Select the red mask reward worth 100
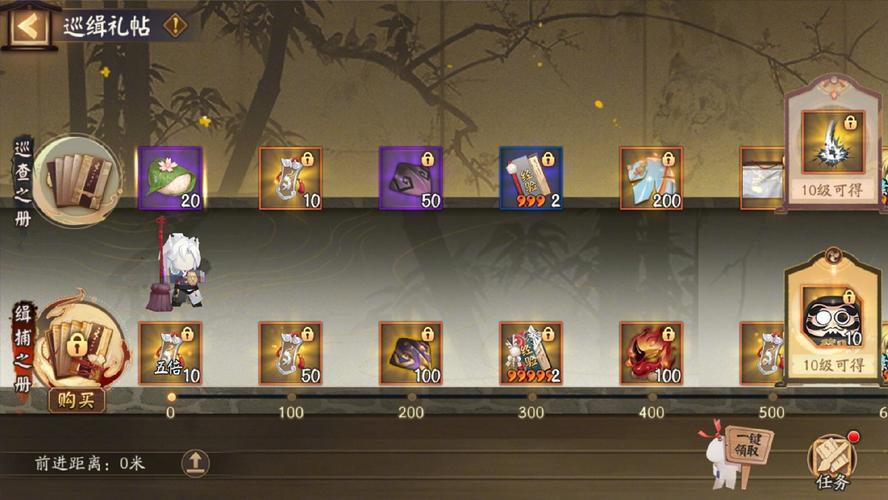Image resolution: width=888 pixels, height=500 pixels. [x=651, y=353]
